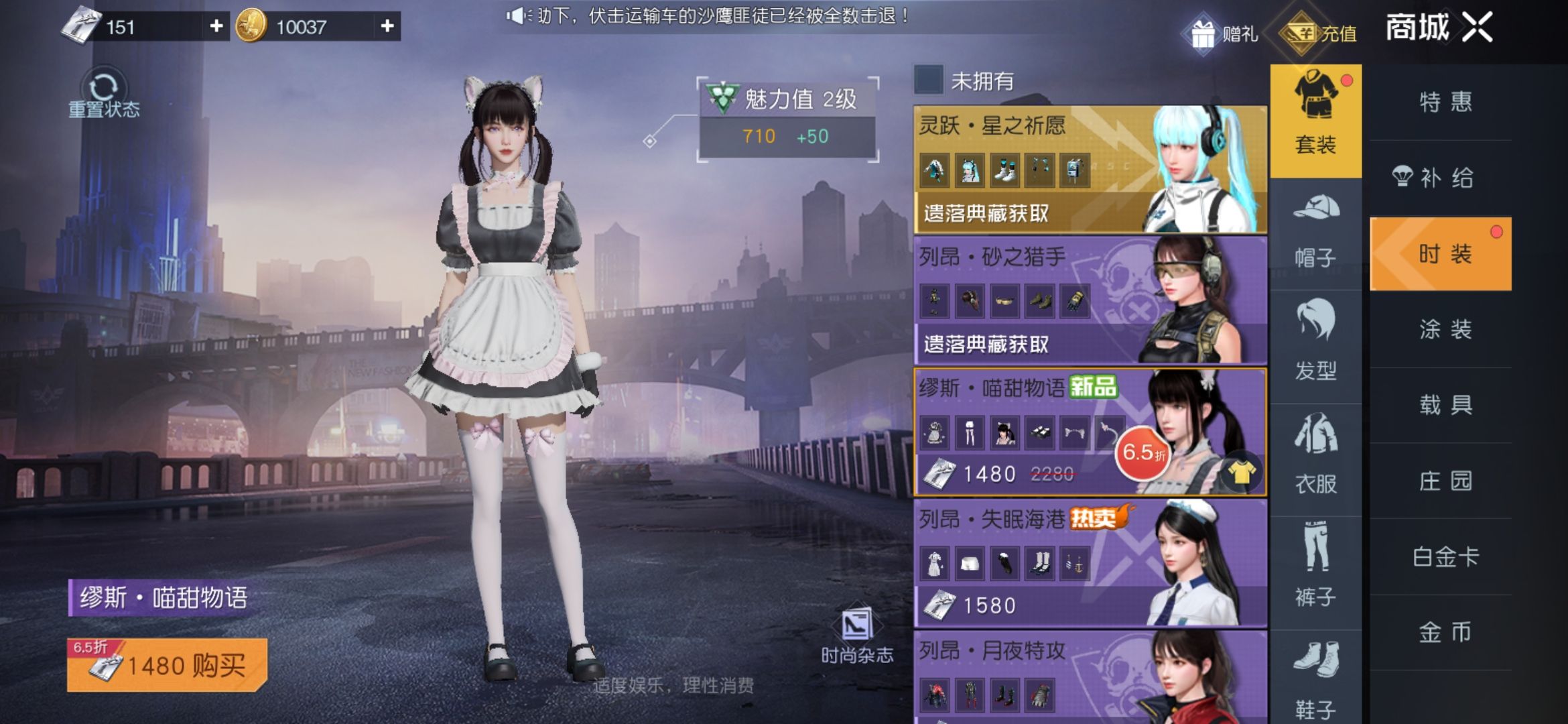This screenshot has height=724, width=1568.
Task: Toggle the 未拥有 unowned filter checkbox
Action: click(930, 80)
